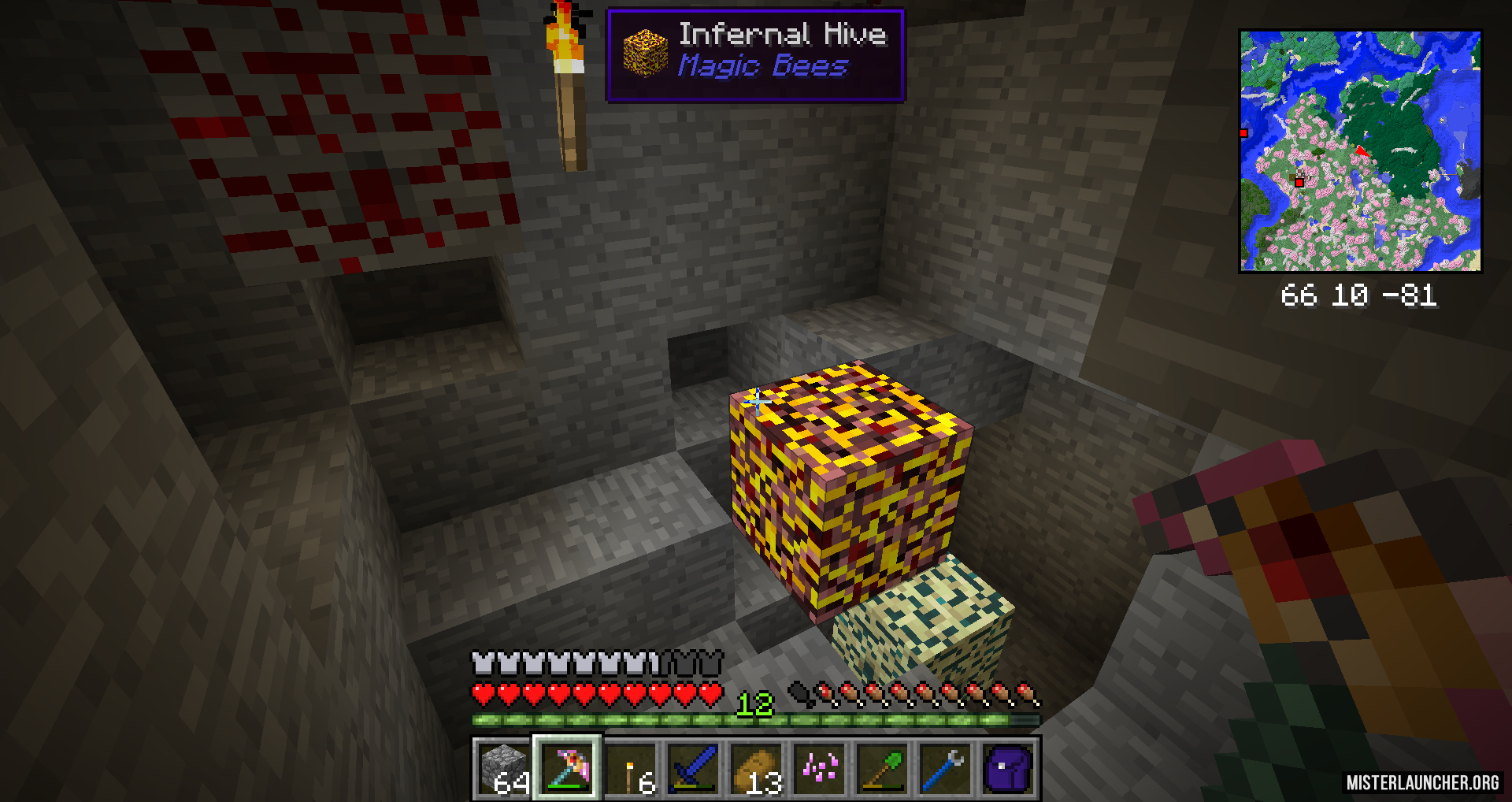
Task: Choose the torch slot in the hotbar
Action: tap(630, 768)
